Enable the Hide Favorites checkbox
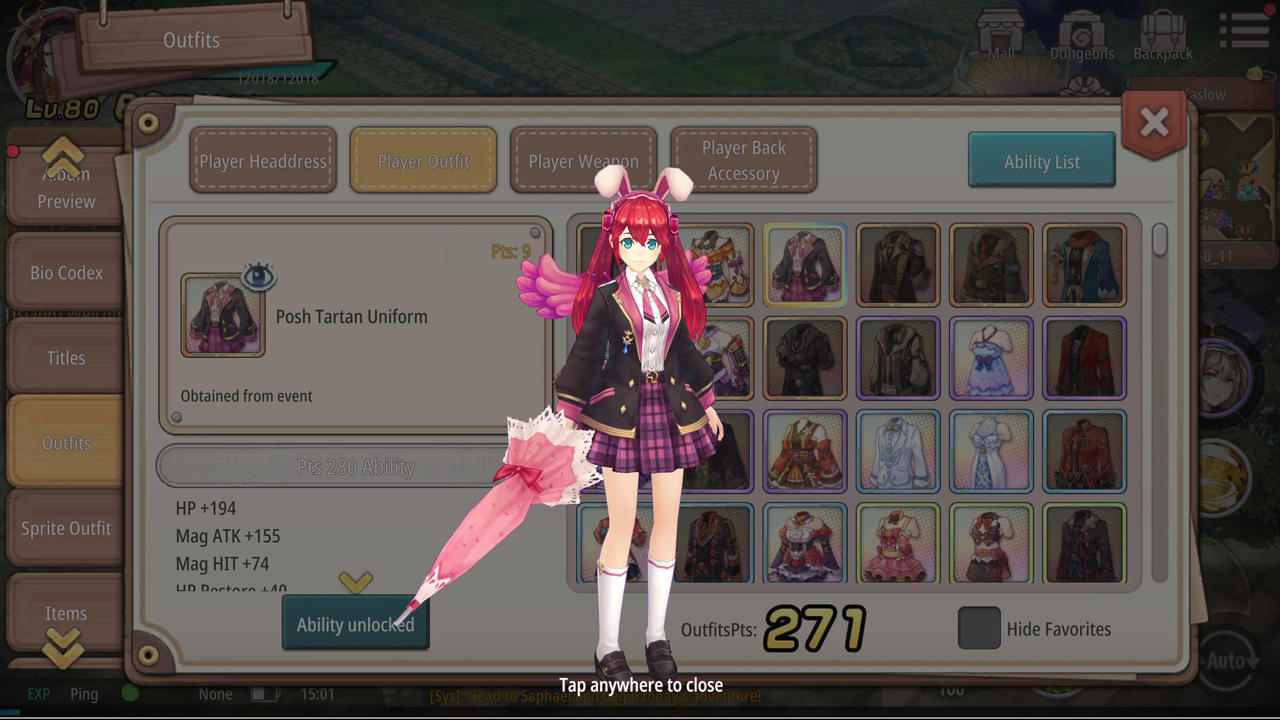The image size is (1280, 720). 978,628
